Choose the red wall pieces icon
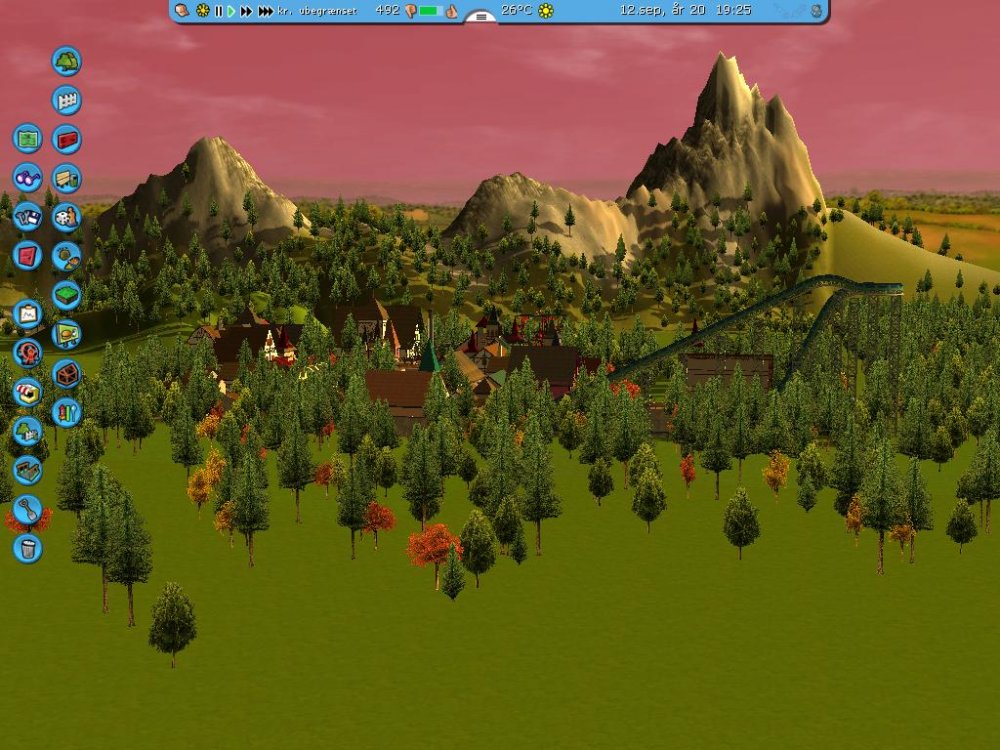Viewport: 1000px width, 750px height. tap(66, 139)
